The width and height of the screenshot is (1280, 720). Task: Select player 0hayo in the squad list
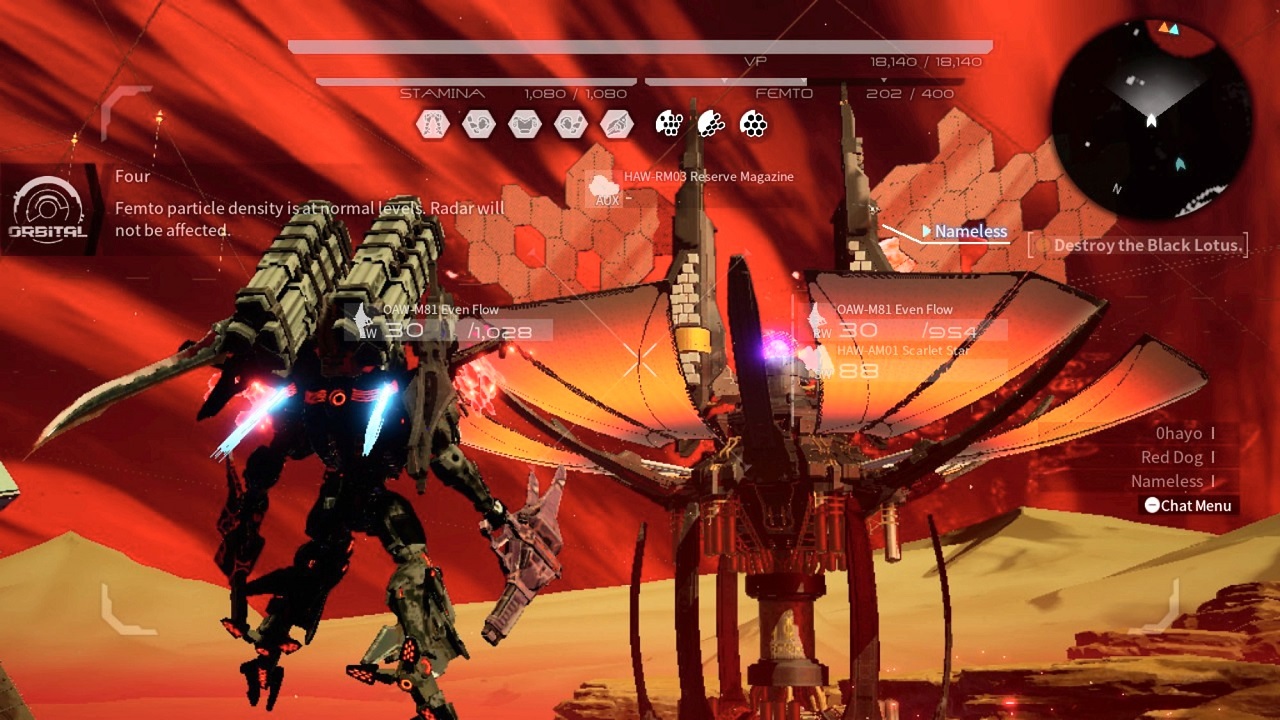tap(1179, 434)
